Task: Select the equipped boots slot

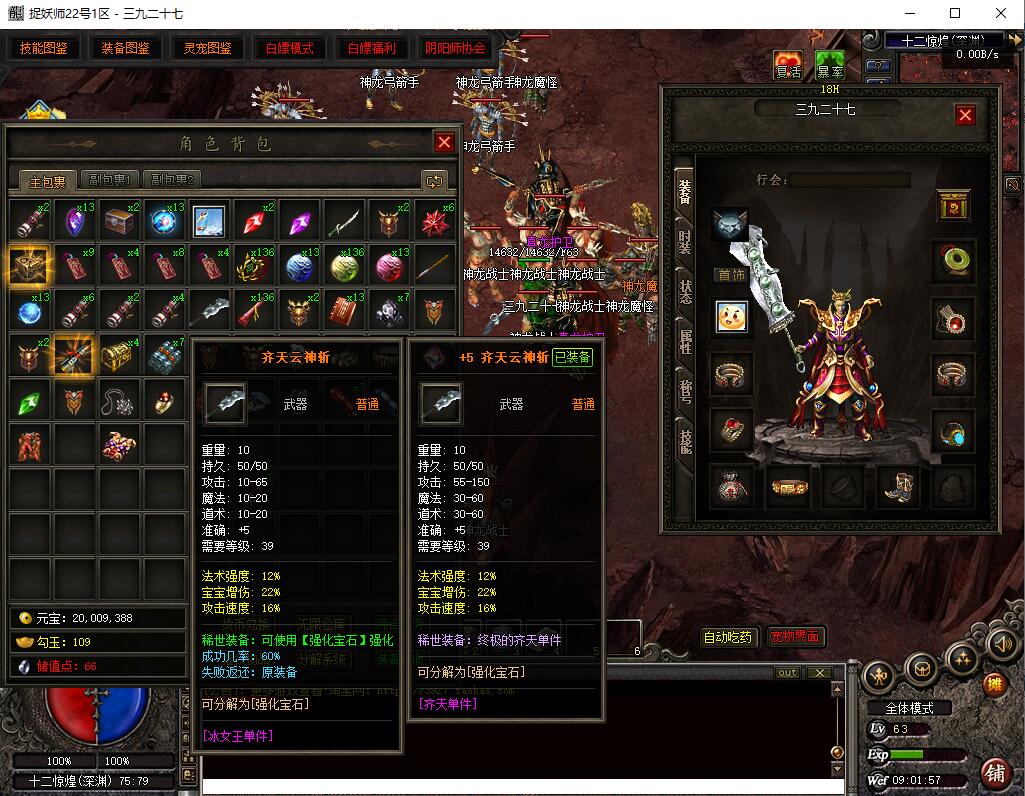Action: point(897,487)
